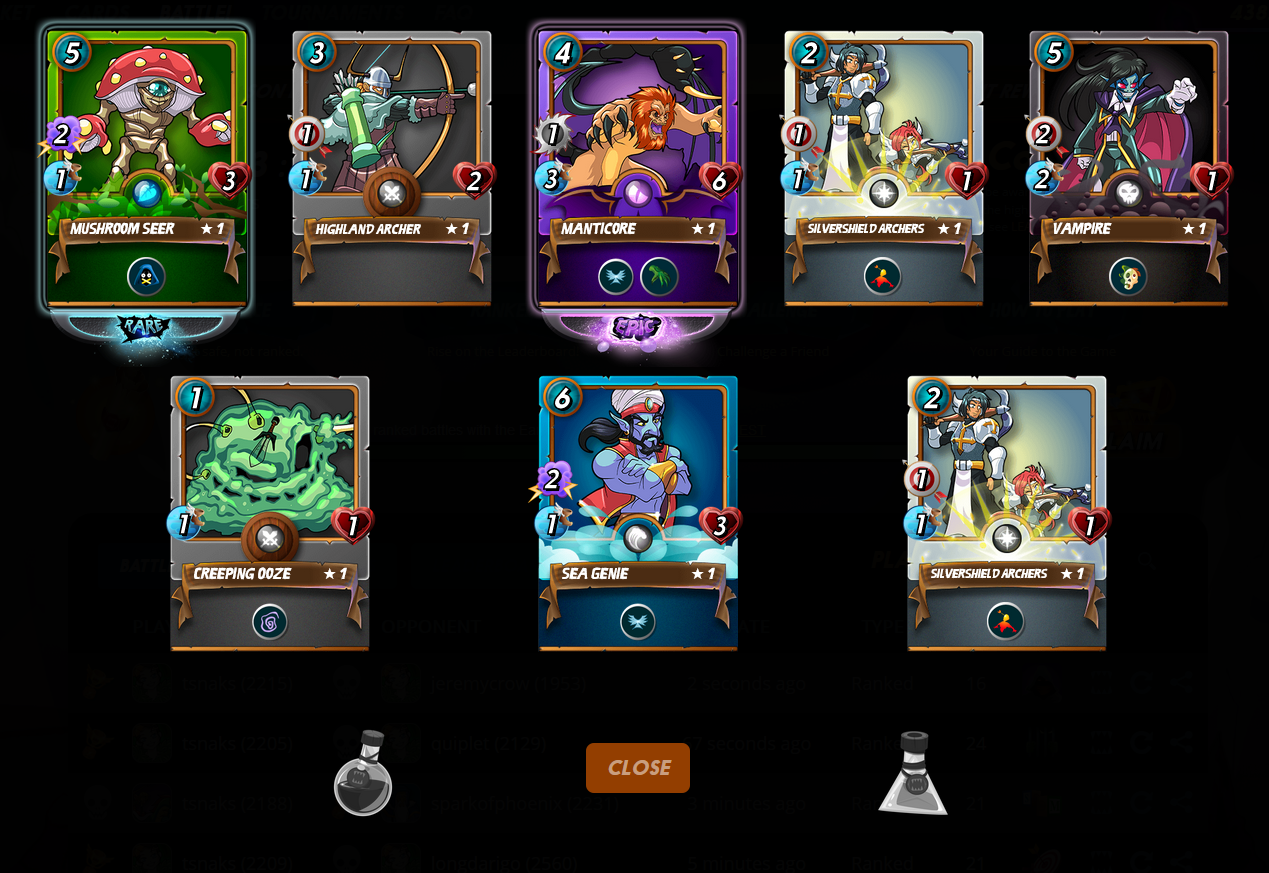Choose the Highland Archer card
1269x873 pixels.
click(x=391, y=140)
